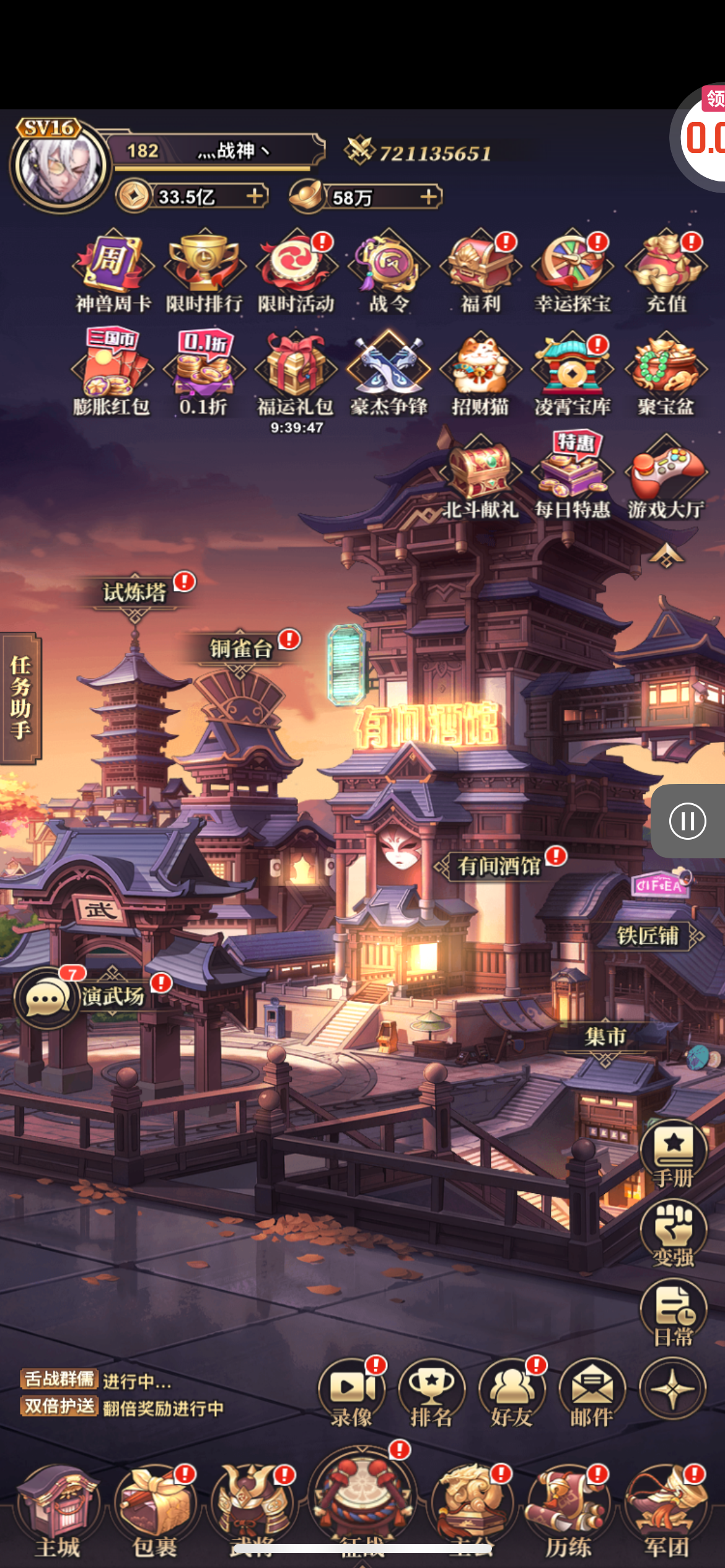Open the 神兽周卡 weekly card
The width and height of the screenshot is (725, 1568).
(x=113, y=268)
